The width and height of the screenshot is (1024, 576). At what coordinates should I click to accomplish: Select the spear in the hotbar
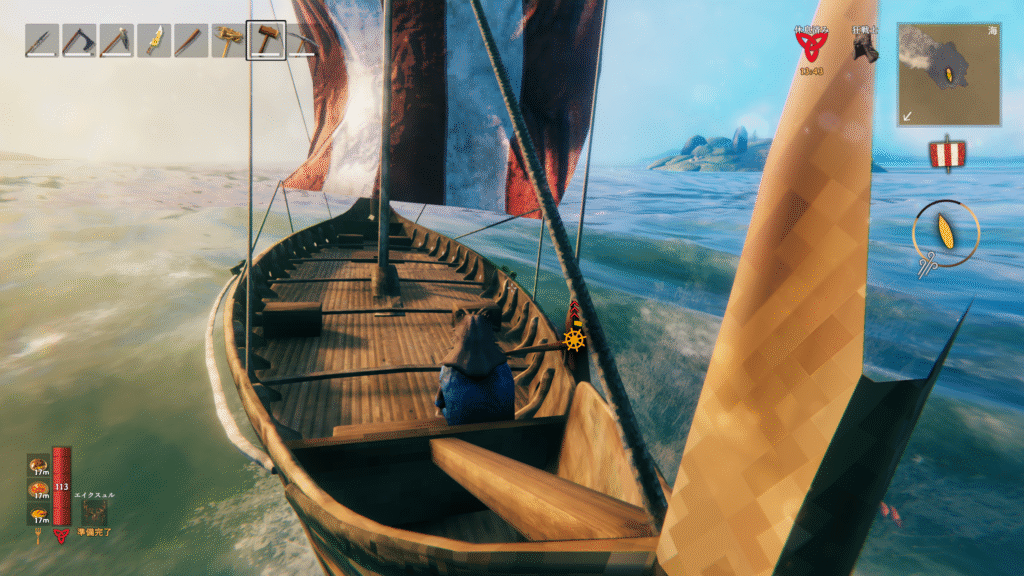(x=41, y=40)
